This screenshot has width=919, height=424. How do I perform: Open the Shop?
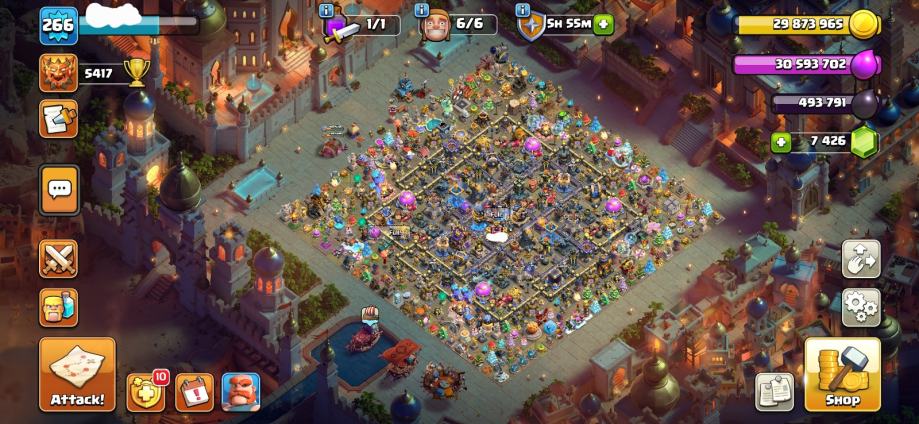(842, 374)
